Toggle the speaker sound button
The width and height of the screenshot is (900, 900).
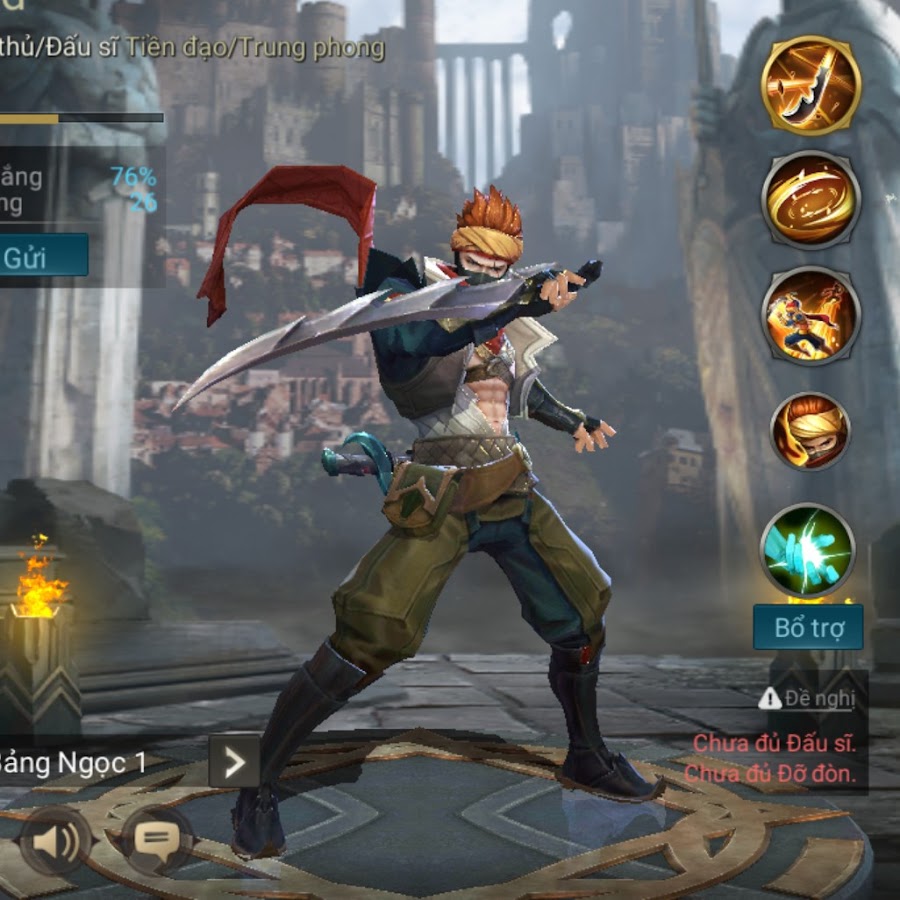pos(56,841)
